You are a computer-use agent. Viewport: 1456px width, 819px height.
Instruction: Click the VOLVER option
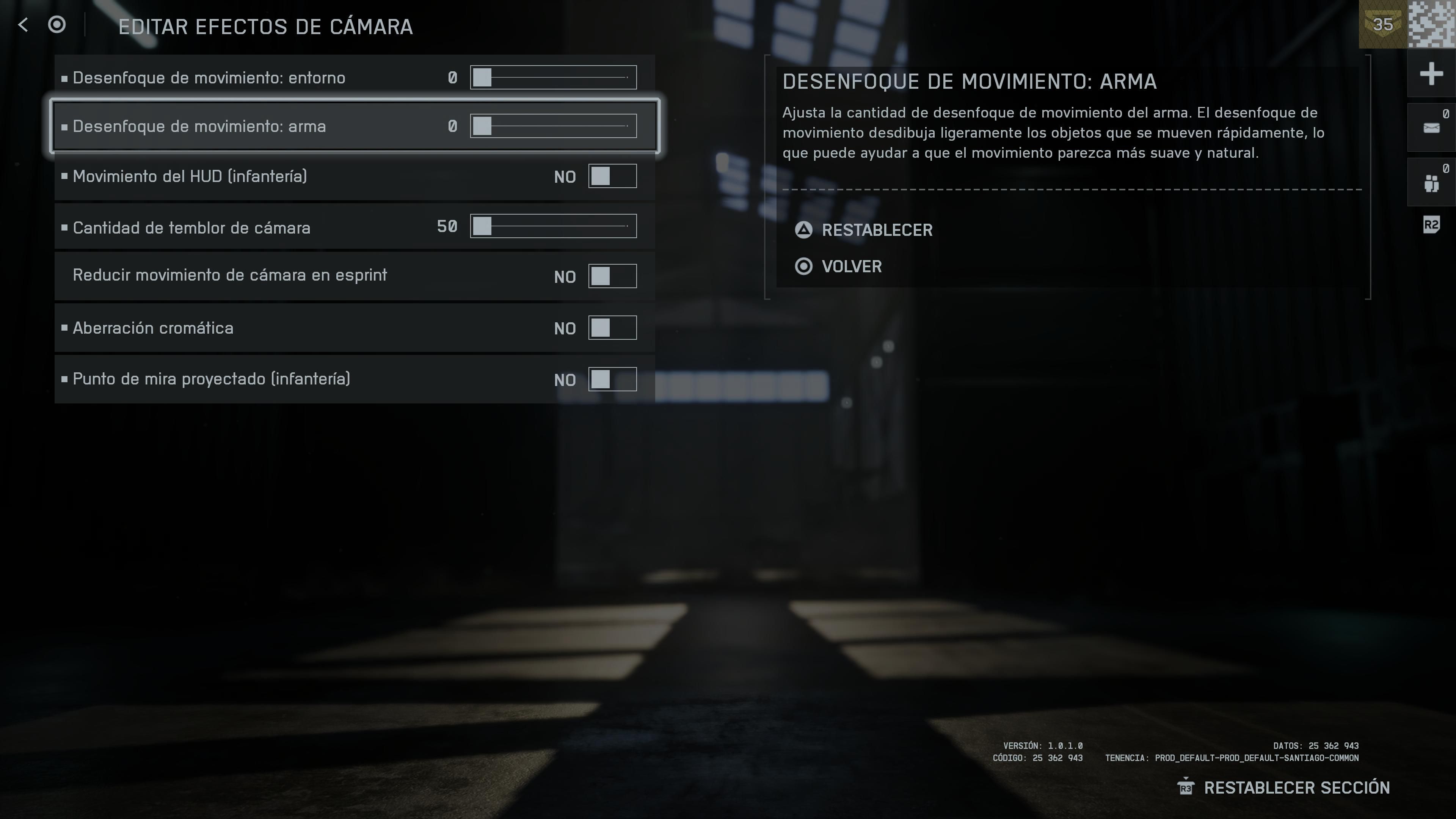[851, 266]
